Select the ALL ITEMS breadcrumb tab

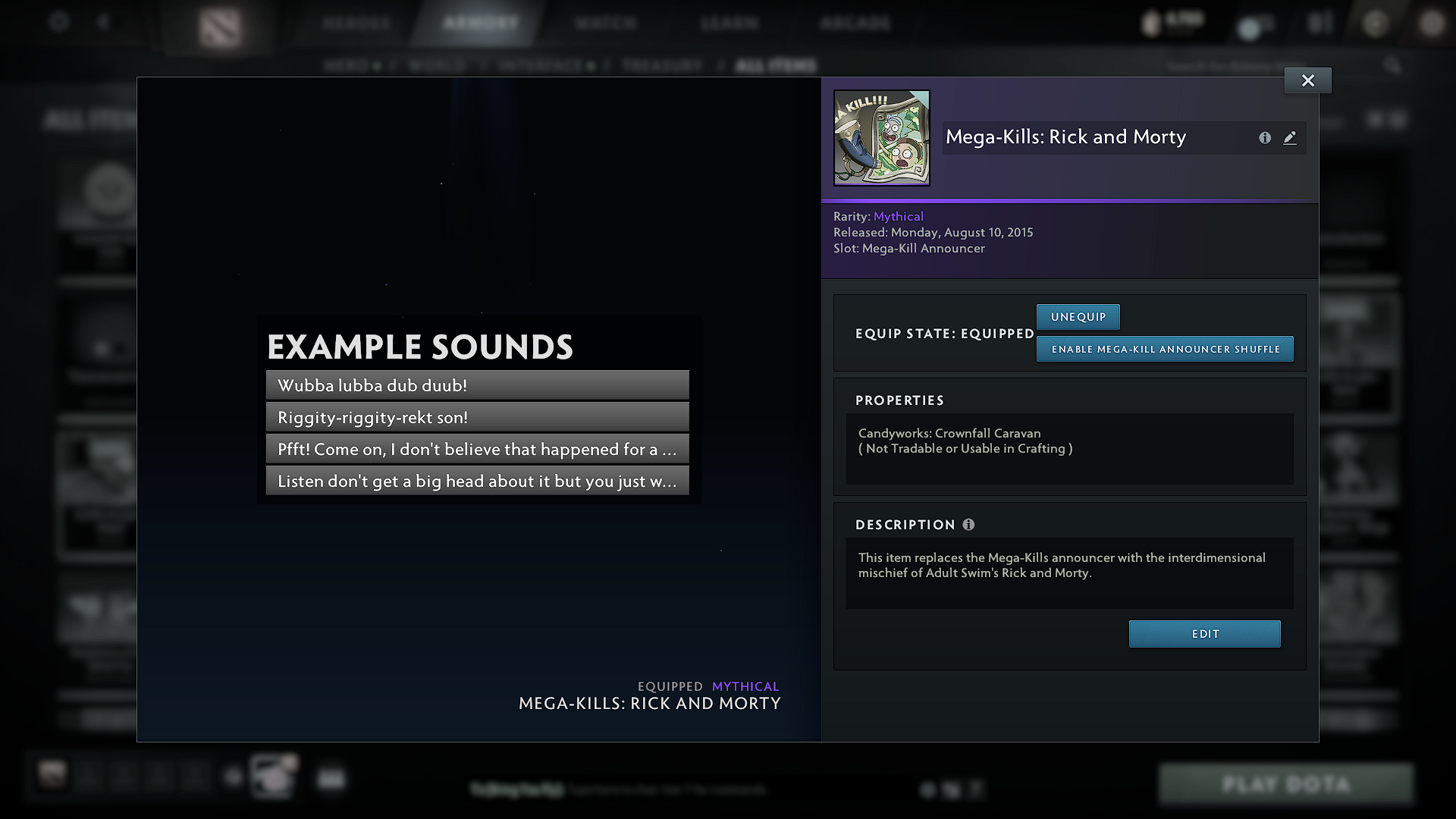[x=775, y=65]
